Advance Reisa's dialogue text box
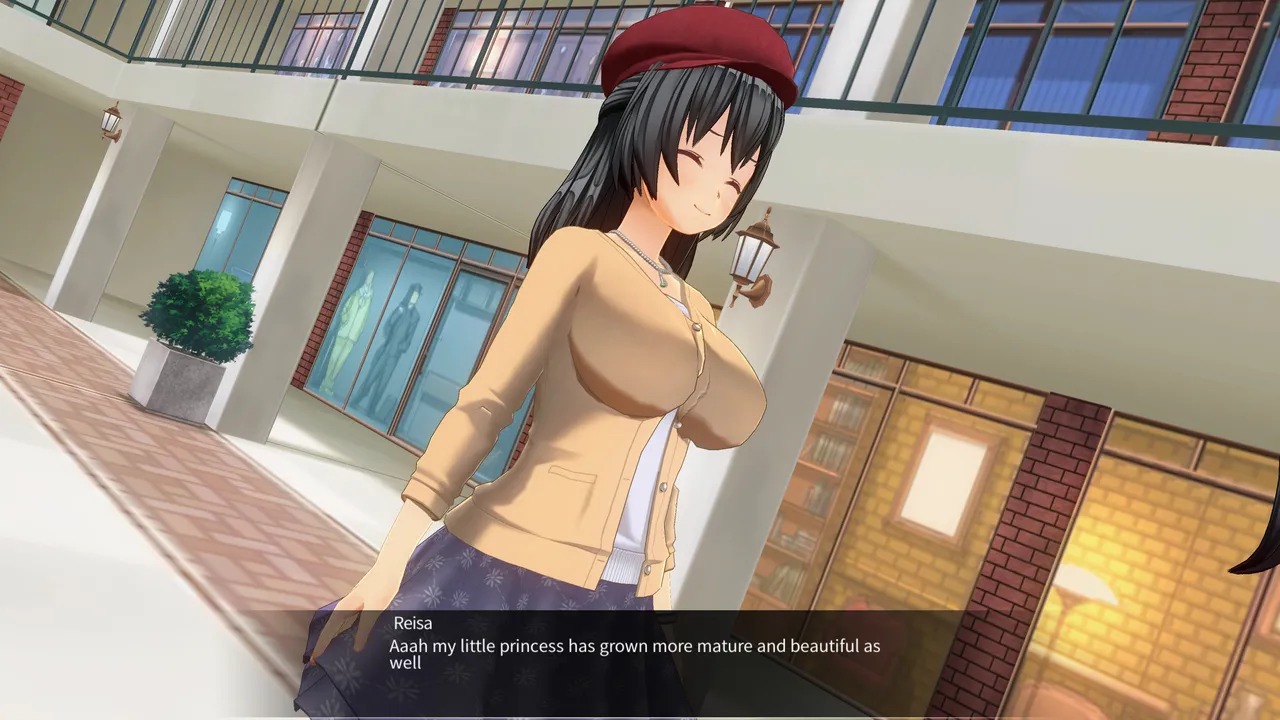The image size is (1280, 720). (634, 654)
